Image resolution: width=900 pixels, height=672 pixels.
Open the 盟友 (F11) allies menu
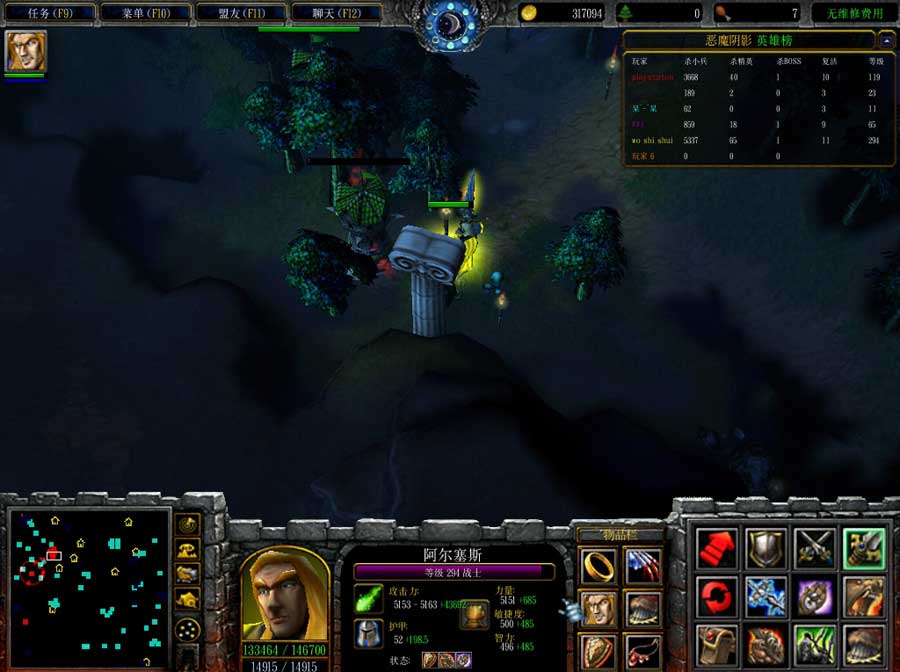(x=242, y=13)
